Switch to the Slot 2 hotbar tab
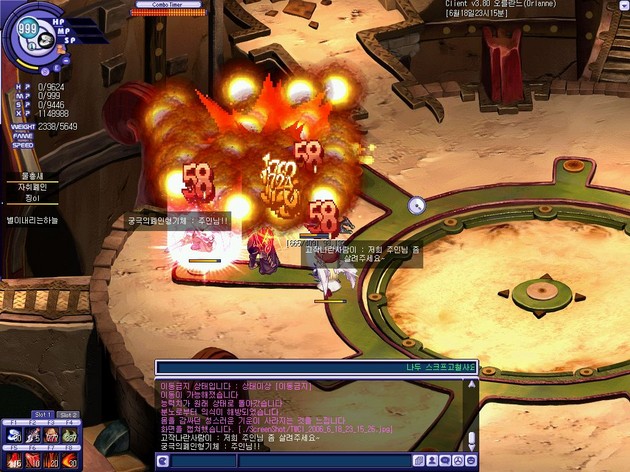Image resolution: width=630 pixels, height=472 pixels. pos(68,414)
